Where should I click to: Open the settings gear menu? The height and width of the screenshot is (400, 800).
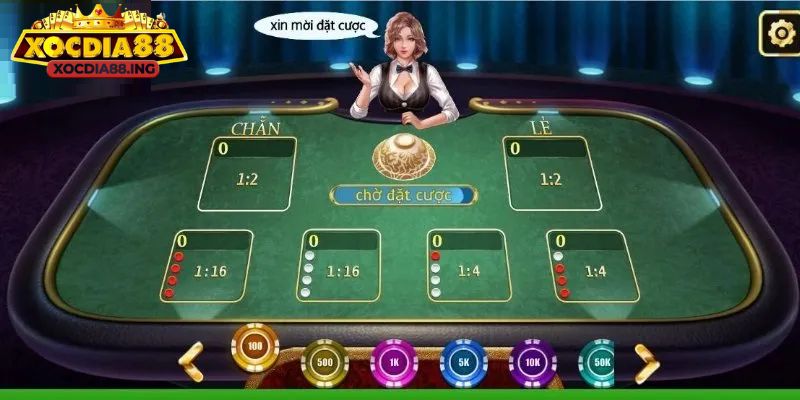pos(778,34)
